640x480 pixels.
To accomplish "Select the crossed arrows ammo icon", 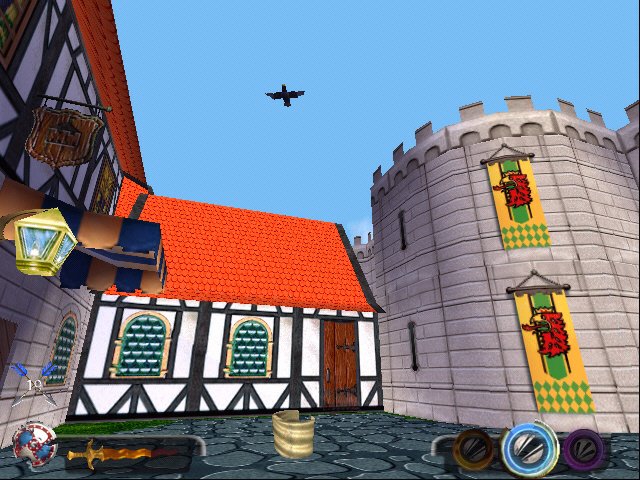I will [32, 385].
